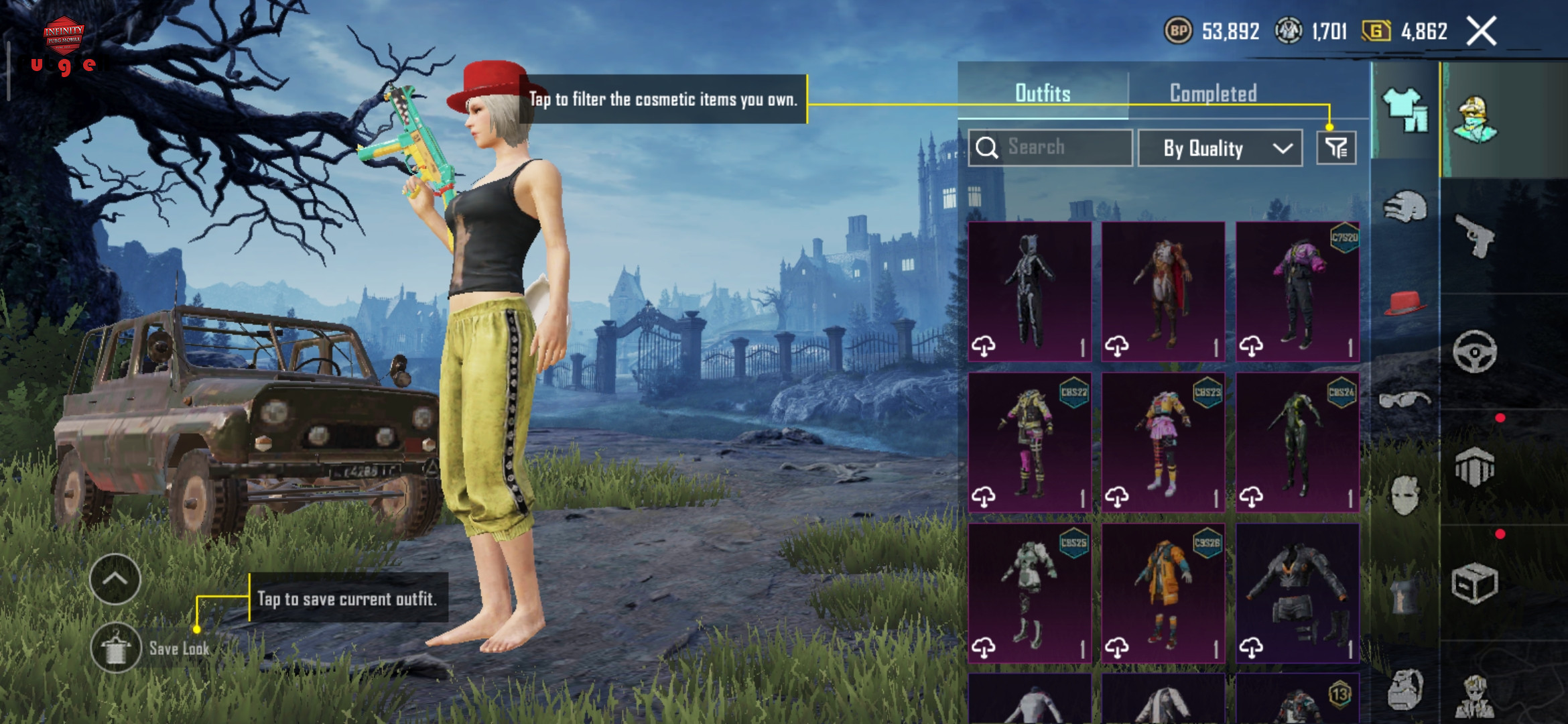Select the face mask category
The width and height of the screenshot is (1568, 724).
[1404, 496]
